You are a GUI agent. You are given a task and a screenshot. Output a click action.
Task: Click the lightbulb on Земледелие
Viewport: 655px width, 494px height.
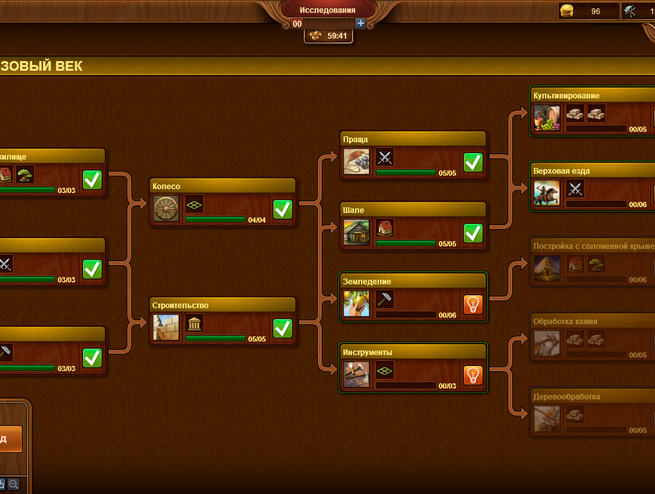coord(472,304)
